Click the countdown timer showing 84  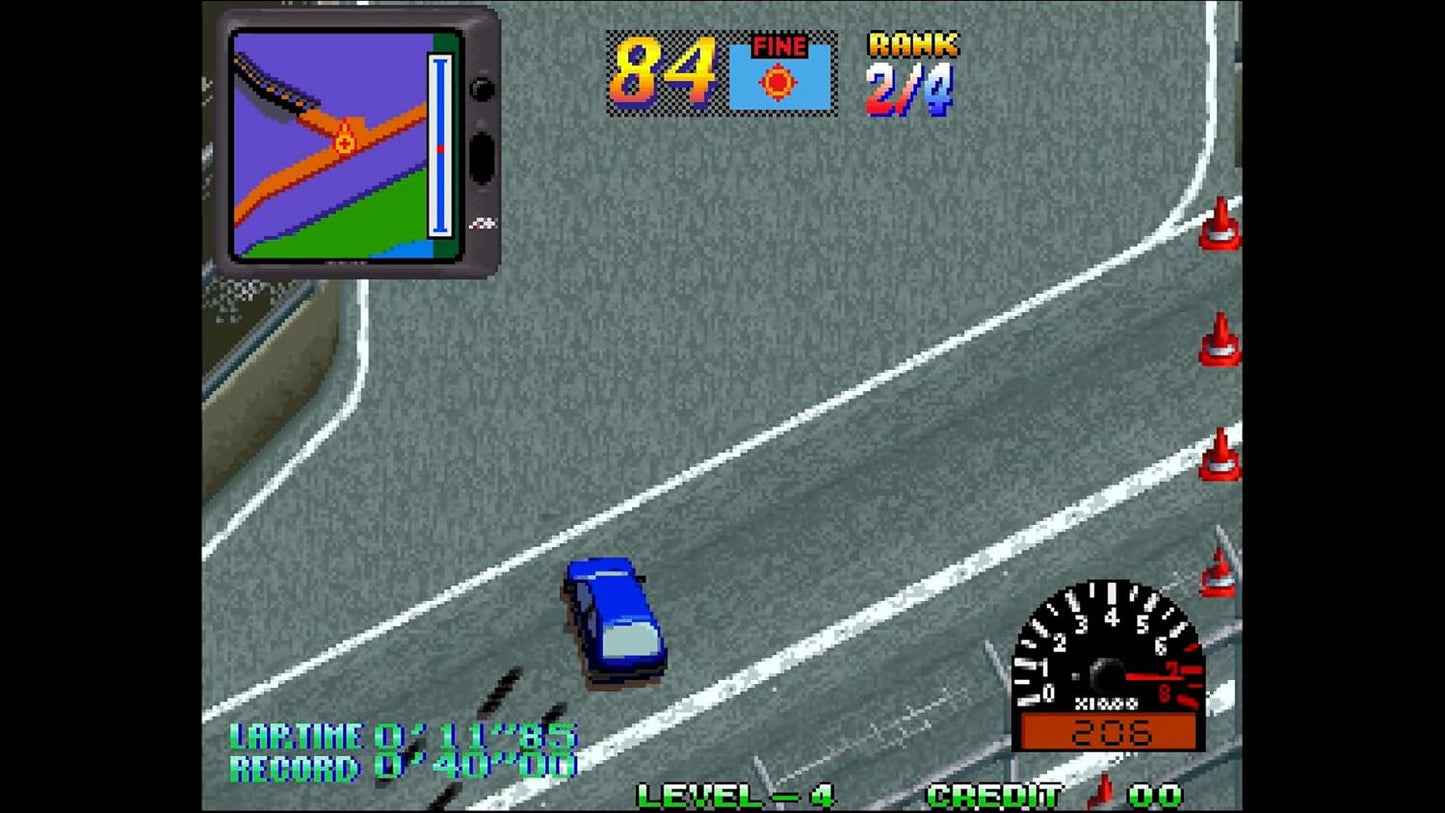click(665, 72)
